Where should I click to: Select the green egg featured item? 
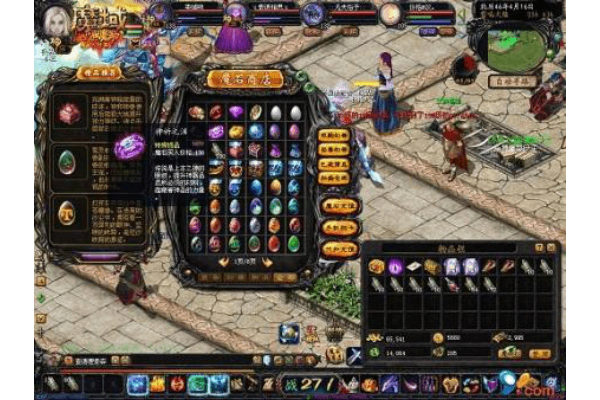point(67,162)
